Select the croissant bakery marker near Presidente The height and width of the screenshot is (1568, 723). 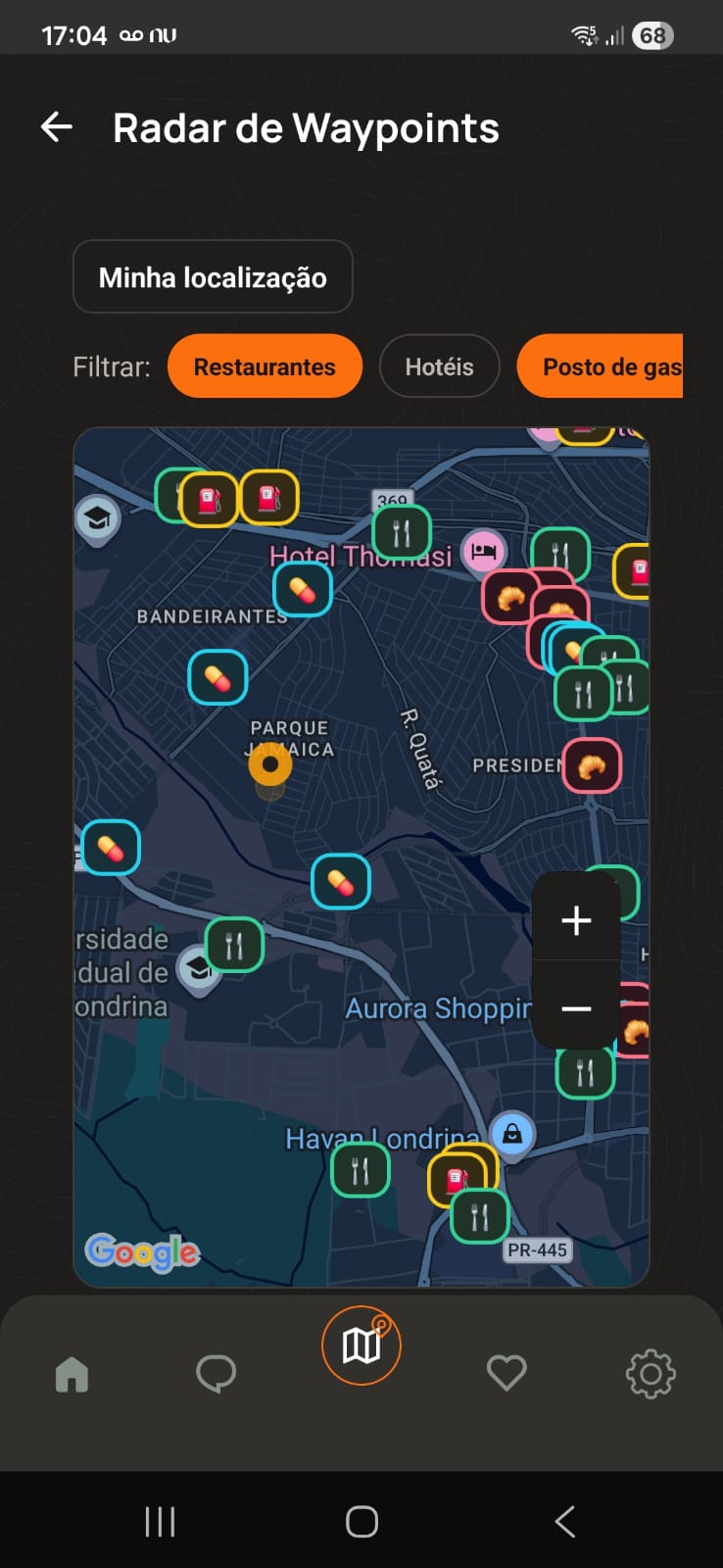[x=591, y=765]
